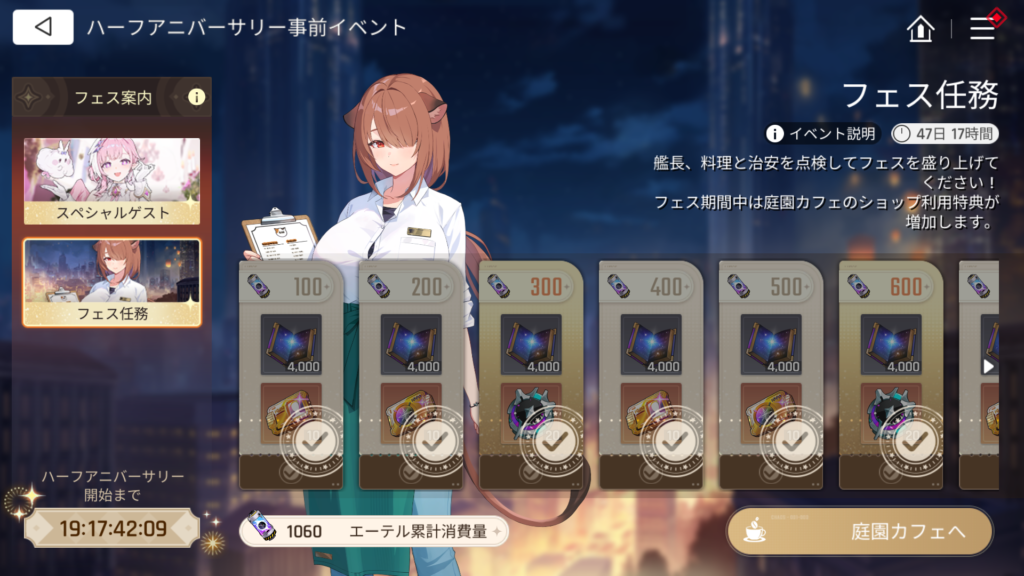Choose the 400 milestone reward card

651,375
